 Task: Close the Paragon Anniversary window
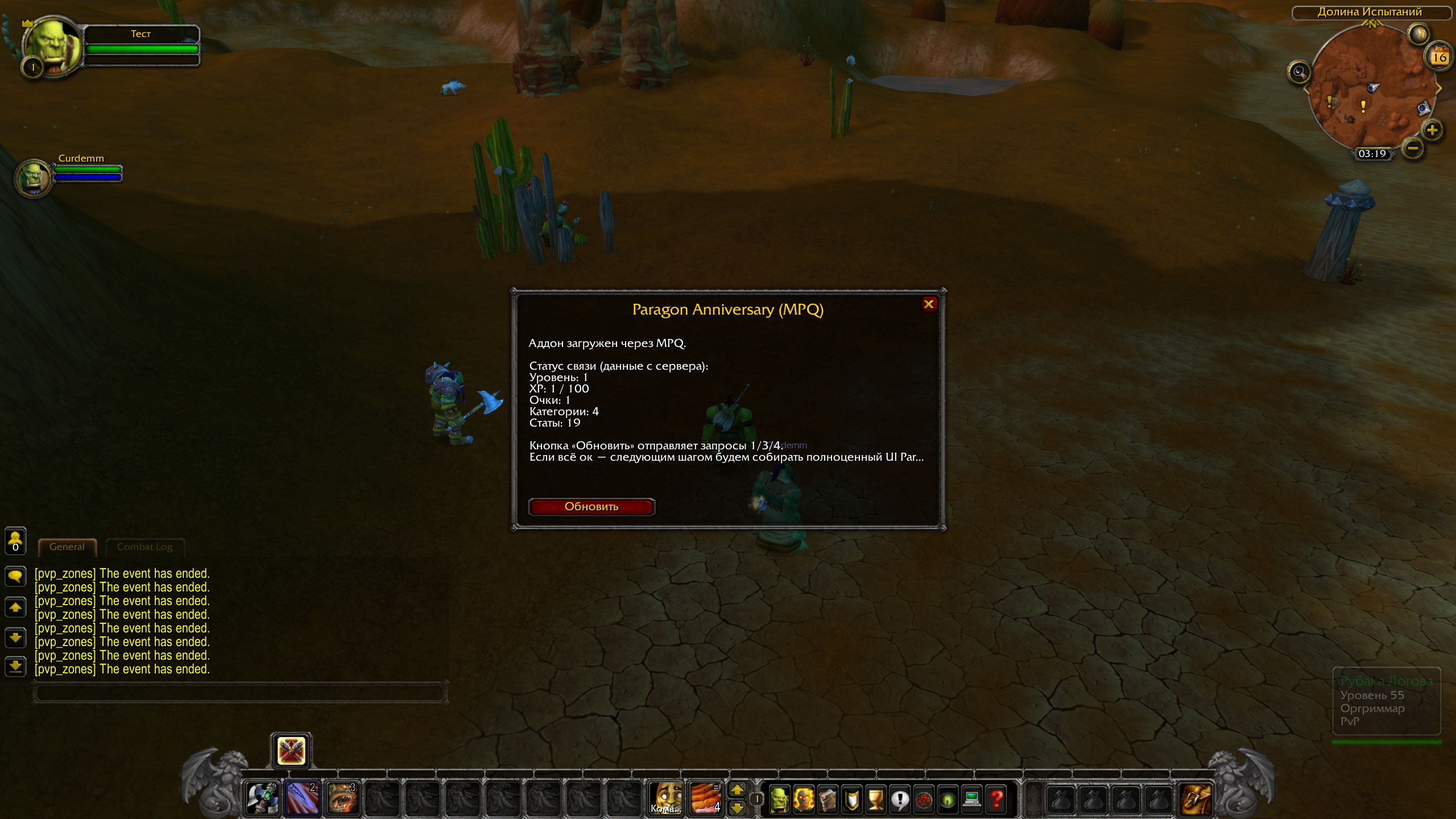click(x=929, y=304)
